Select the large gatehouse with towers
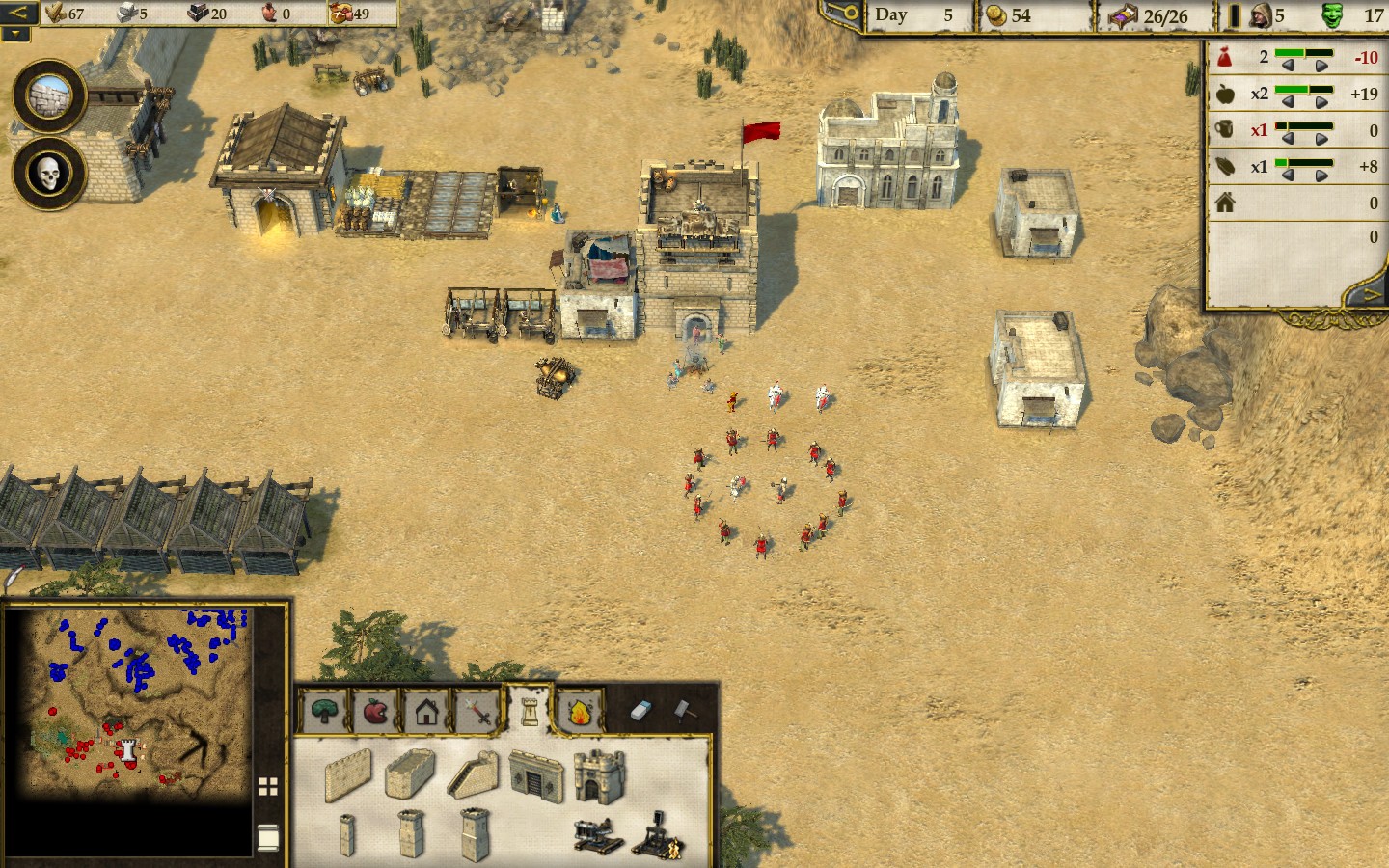 coord(599,774)
